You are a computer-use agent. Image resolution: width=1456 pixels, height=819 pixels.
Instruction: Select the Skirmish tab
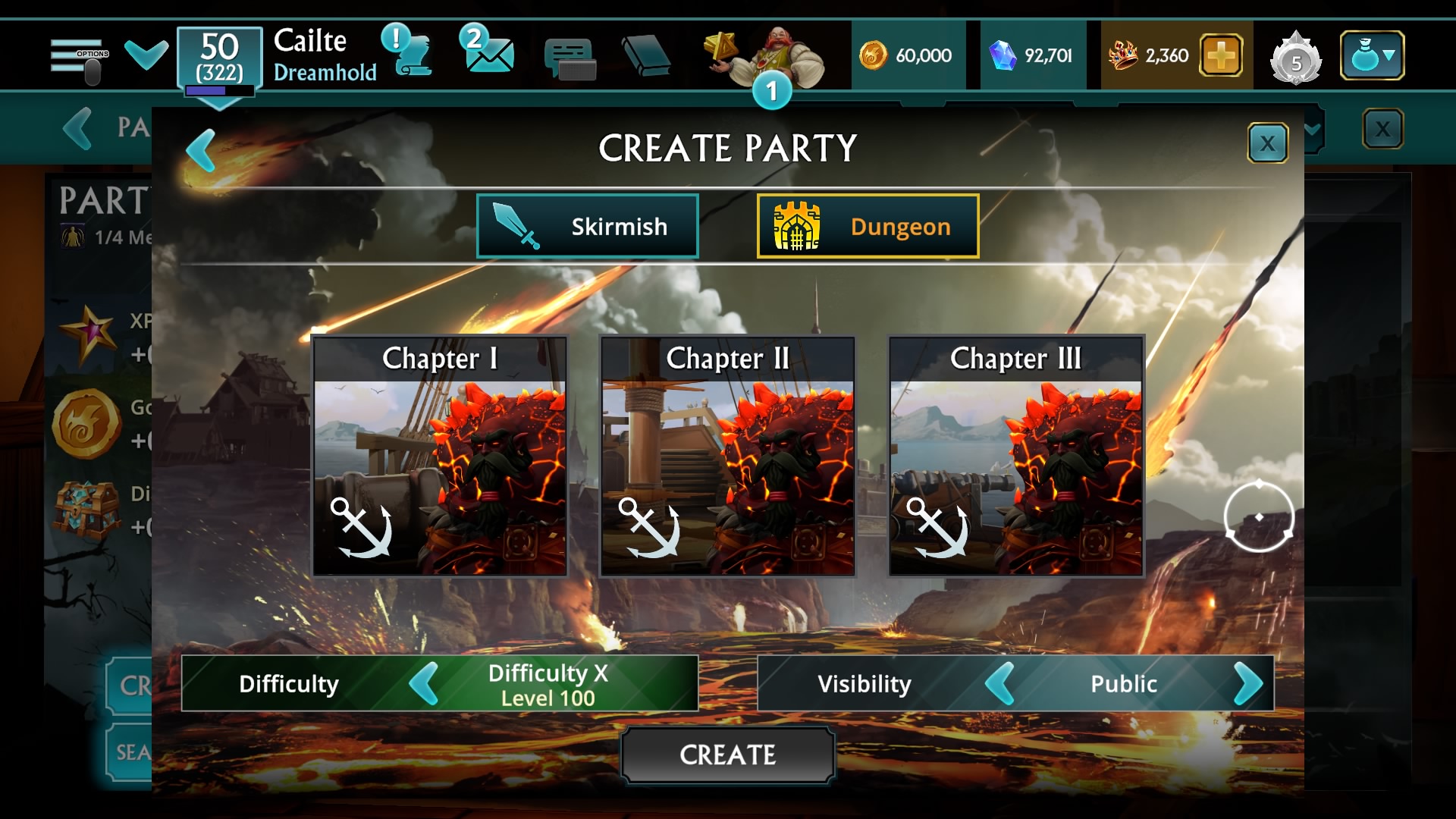588,225
